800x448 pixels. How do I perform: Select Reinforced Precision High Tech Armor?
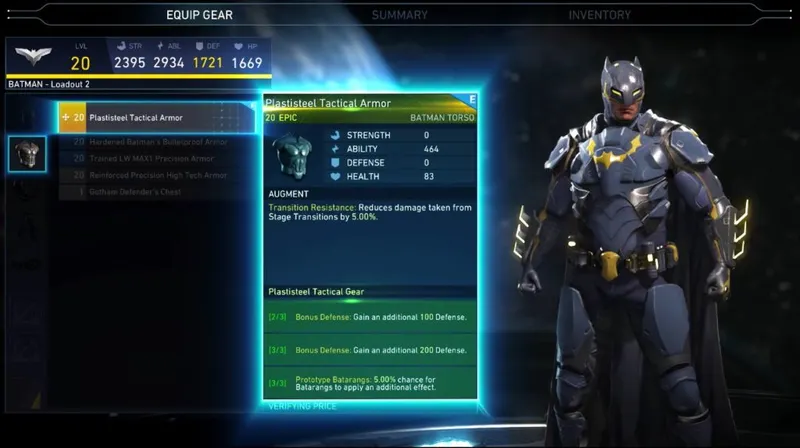pyautogui.click(x=158, y=175)
